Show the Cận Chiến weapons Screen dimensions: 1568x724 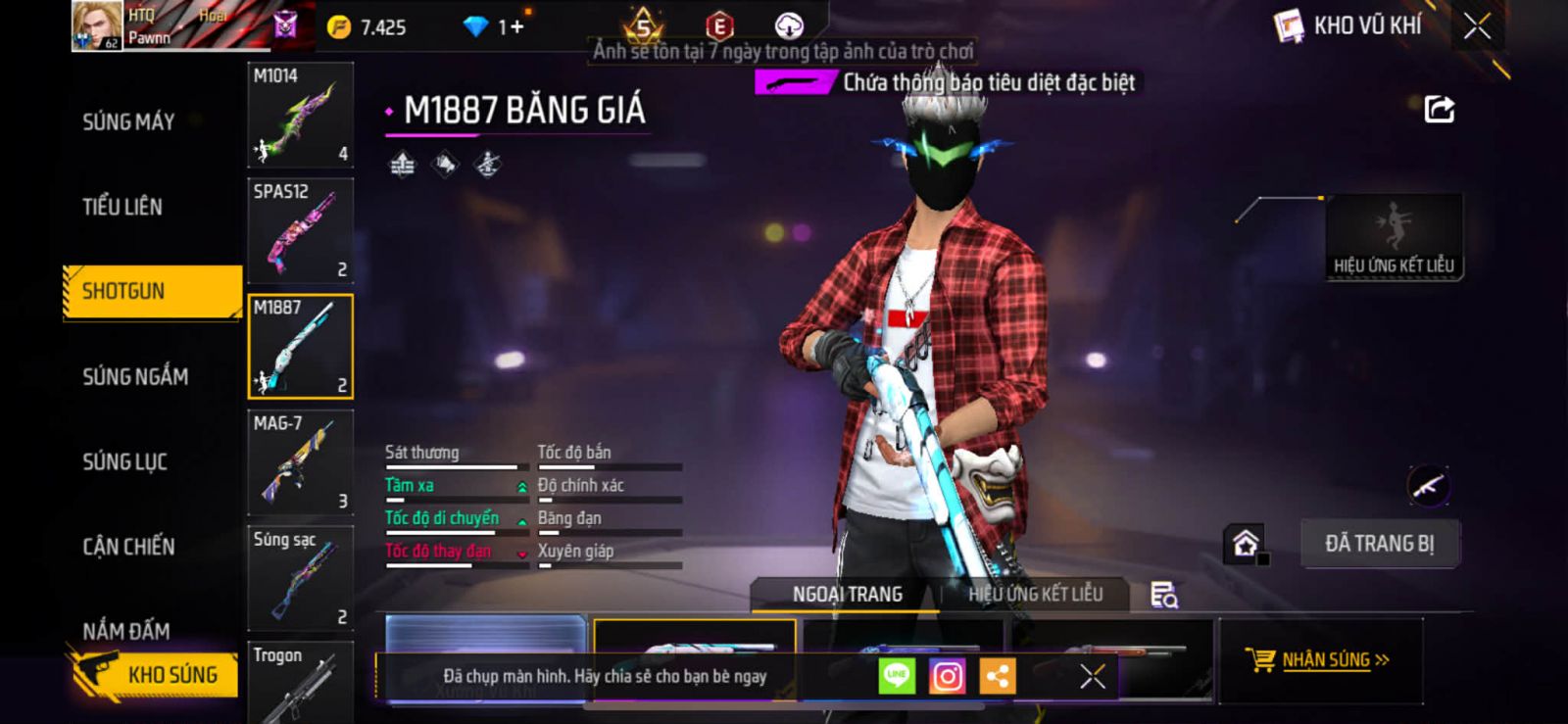point(128,547)
